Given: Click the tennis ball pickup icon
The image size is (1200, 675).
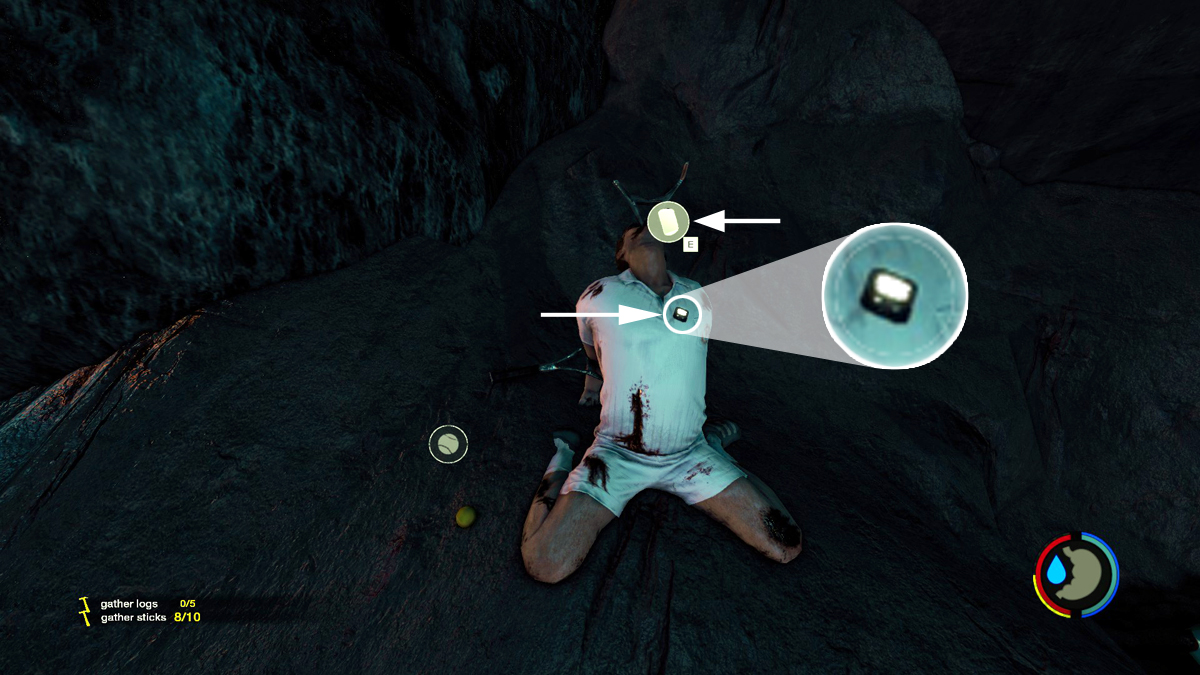Looking at the screenshot, I should coord(448,443).
